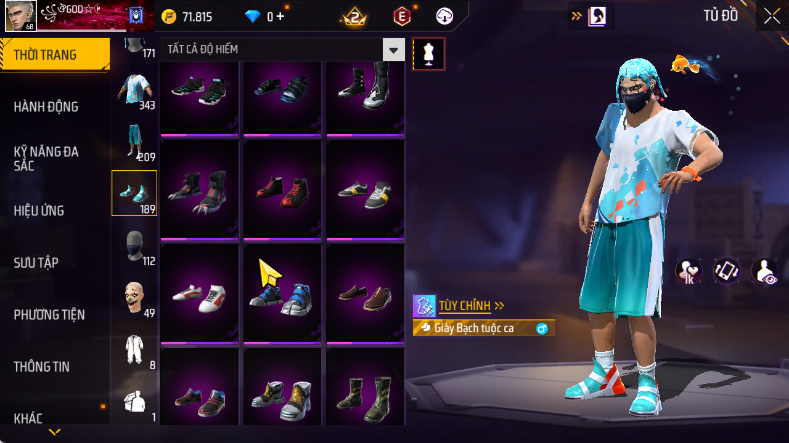This screenshot has height=443, width=789.
Task: Go to the SƯU TẬP tab
Action: (36, 262)
